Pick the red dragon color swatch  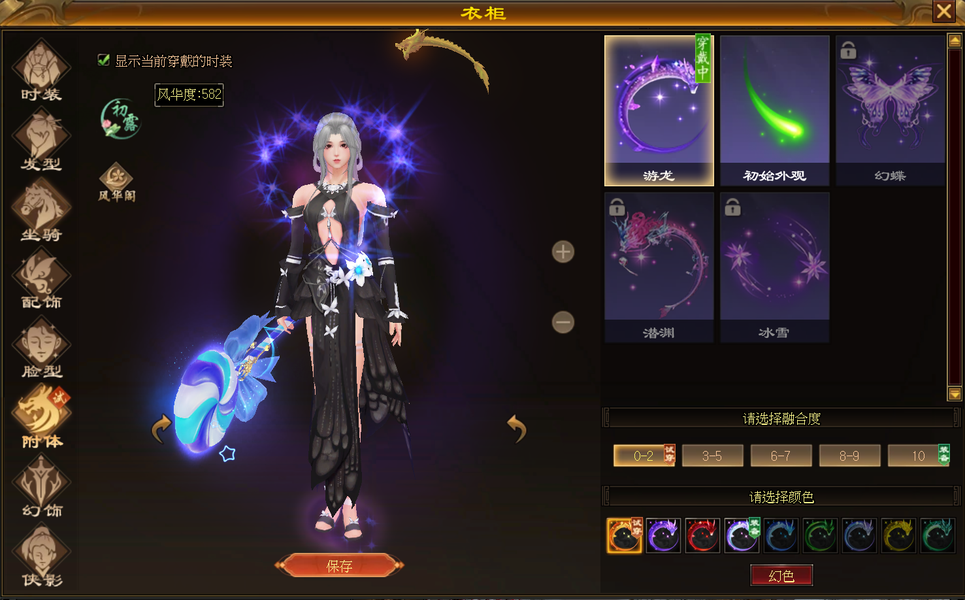(x=702, y=535)
